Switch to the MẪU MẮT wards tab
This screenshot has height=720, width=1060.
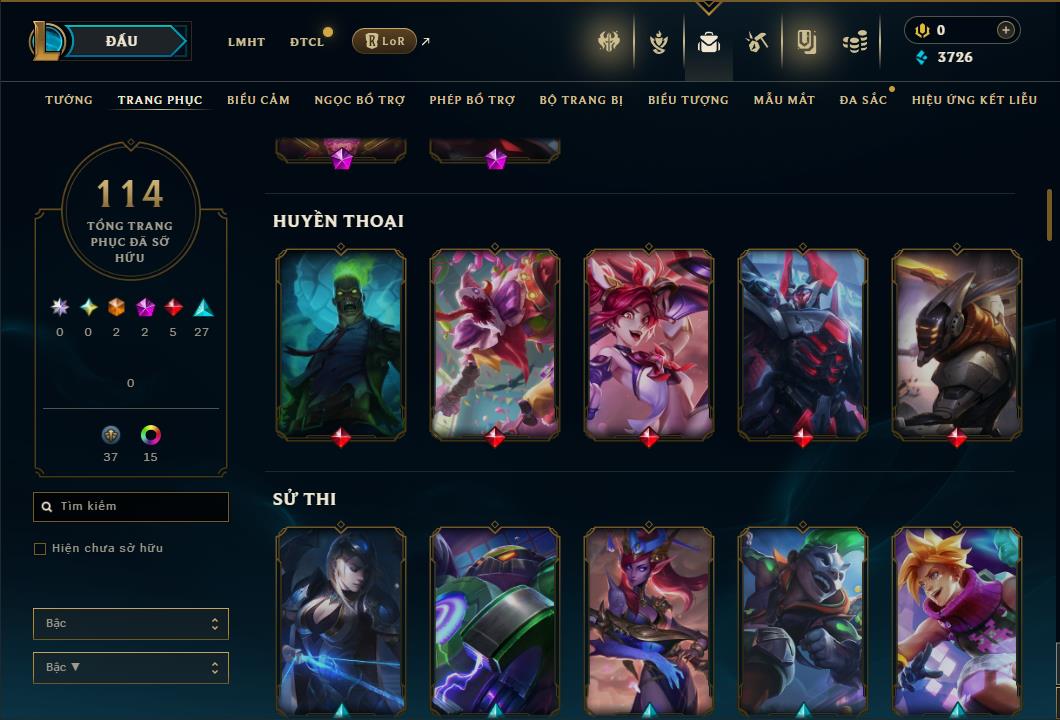pos(784,100)
